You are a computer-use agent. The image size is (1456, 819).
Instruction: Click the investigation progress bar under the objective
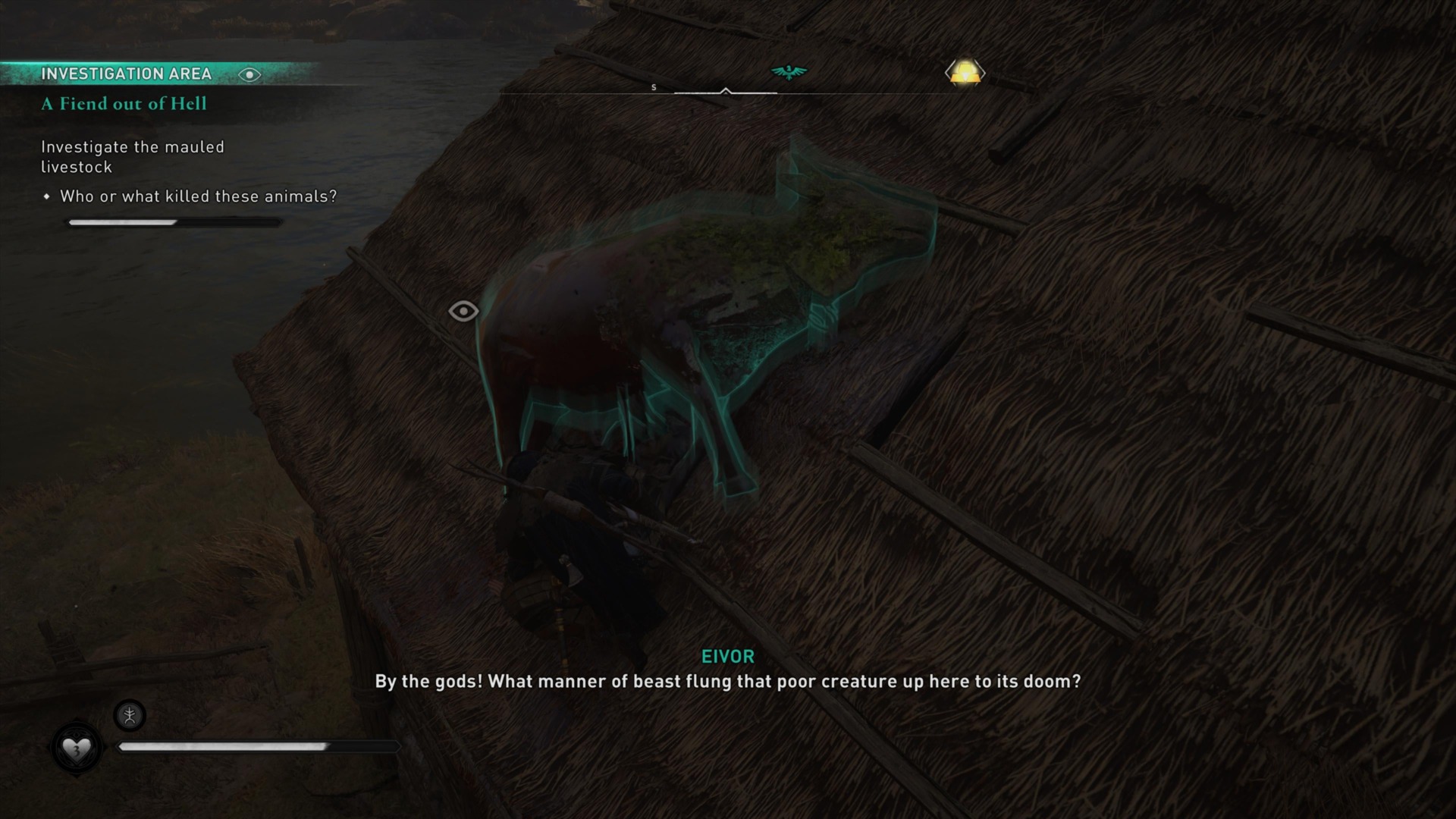[174, 222]
